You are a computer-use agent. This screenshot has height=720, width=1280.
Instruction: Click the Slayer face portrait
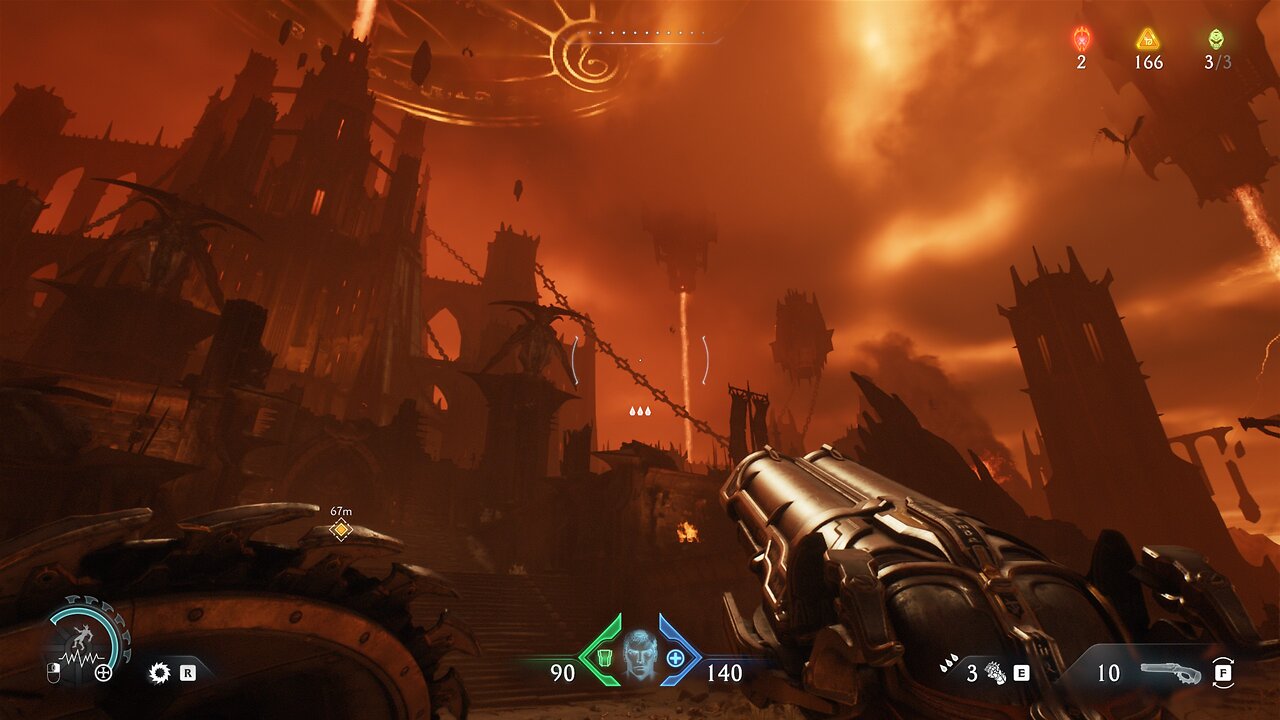pyautogui.click(x=640, y=654)
